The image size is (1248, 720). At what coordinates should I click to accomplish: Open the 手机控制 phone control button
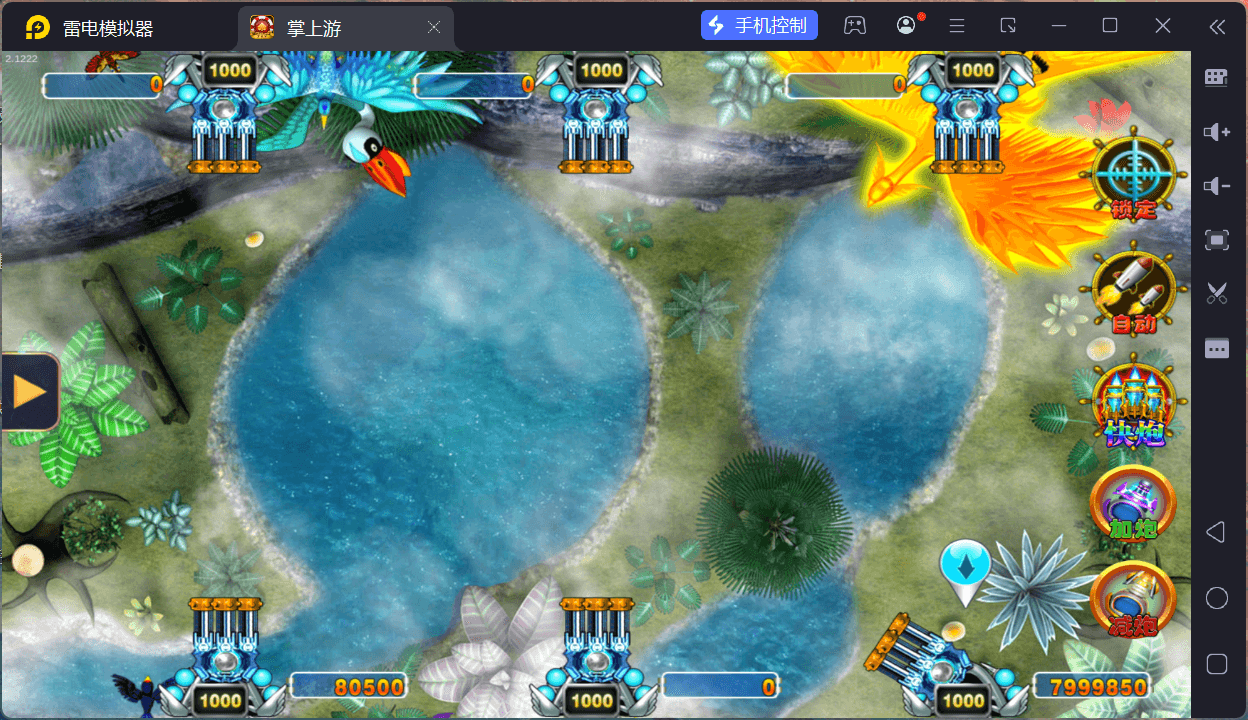point(759,26)
